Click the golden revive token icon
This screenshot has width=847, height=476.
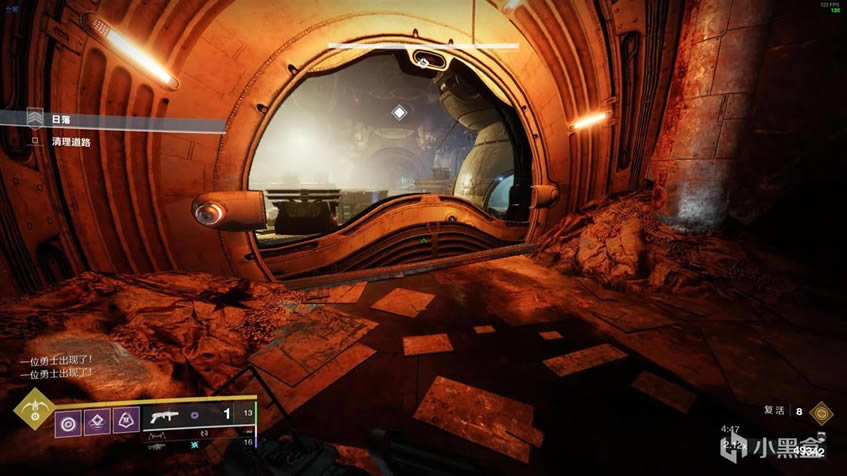tap(821, 411)
